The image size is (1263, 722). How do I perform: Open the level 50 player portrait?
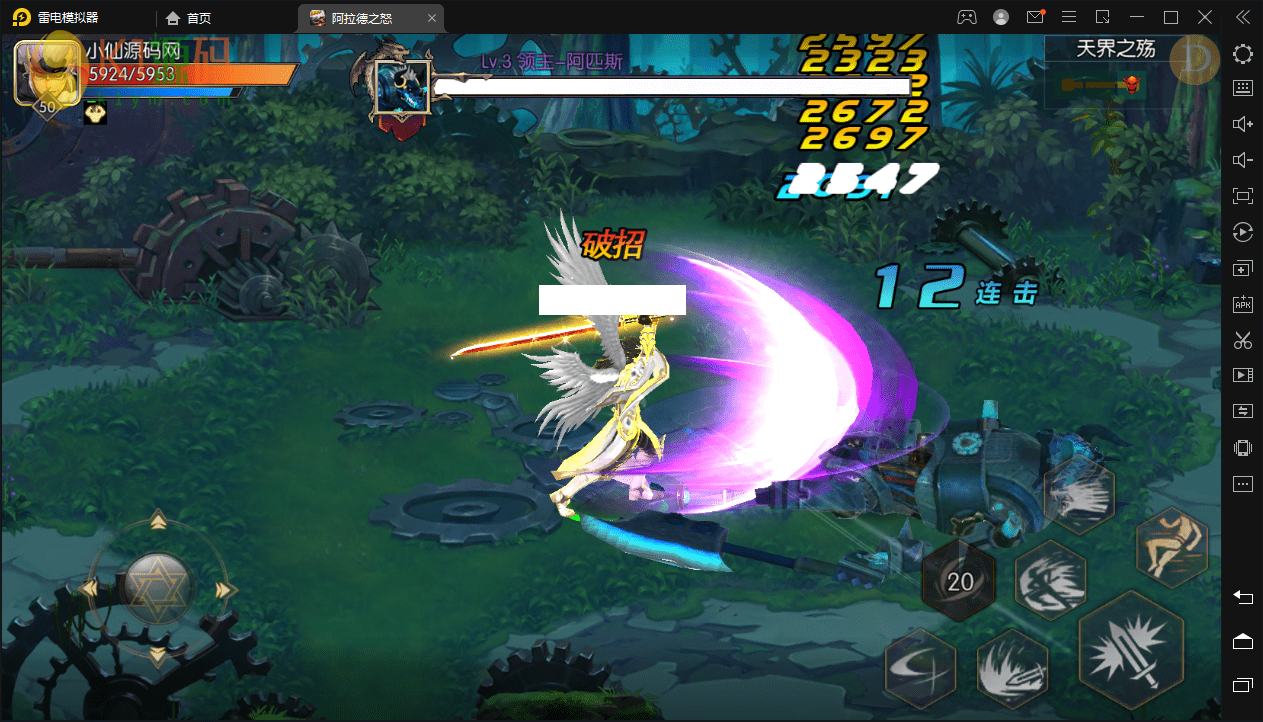pos(47,75)
